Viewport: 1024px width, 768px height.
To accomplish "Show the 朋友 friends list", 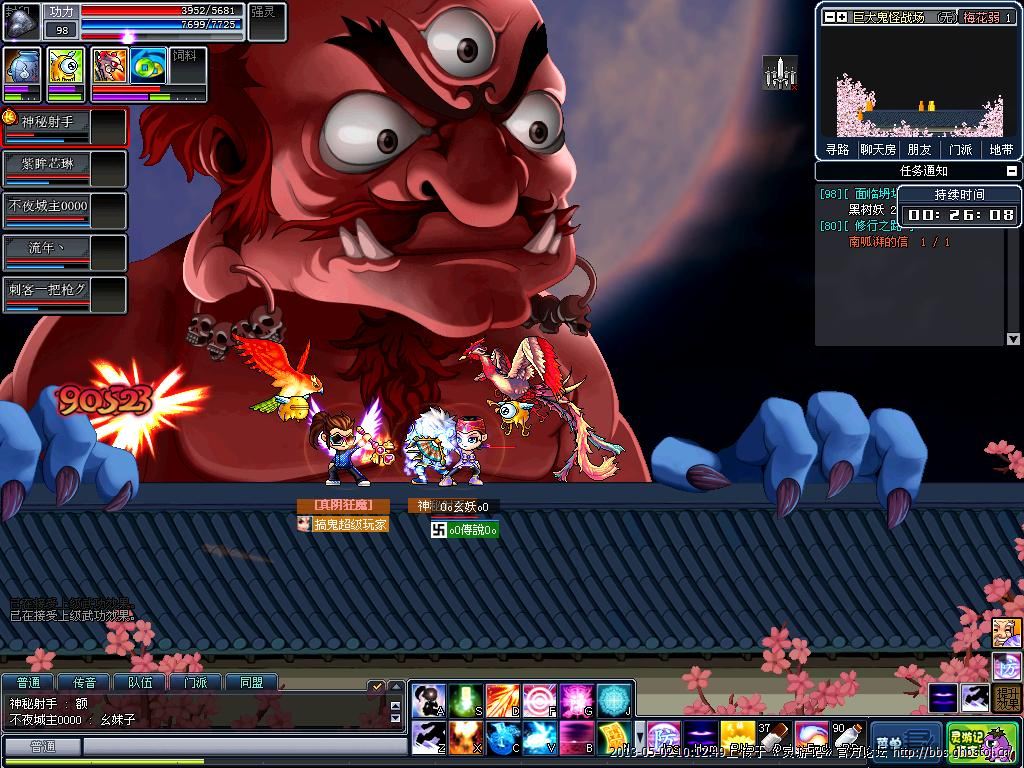I will pyautogui.click(x=919, y=150).
